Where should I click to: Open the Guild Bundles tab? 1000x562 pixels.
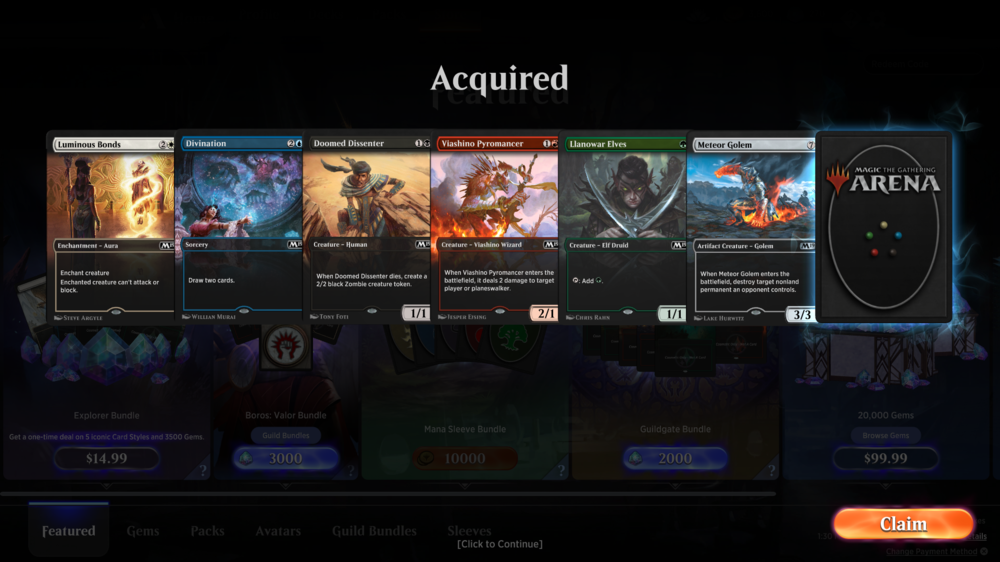pos(374,531)
